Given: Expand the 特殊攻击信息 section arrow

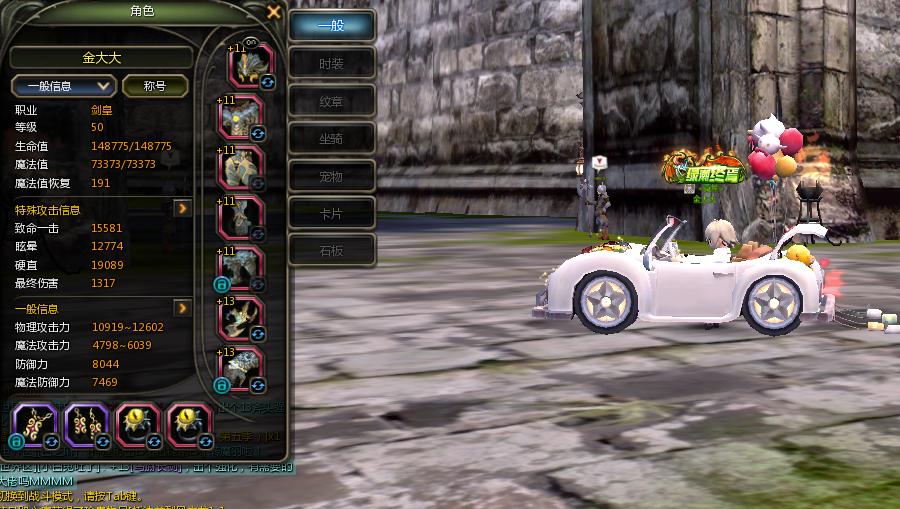Looking at the screenshot, I should click(x=182, y=209).
